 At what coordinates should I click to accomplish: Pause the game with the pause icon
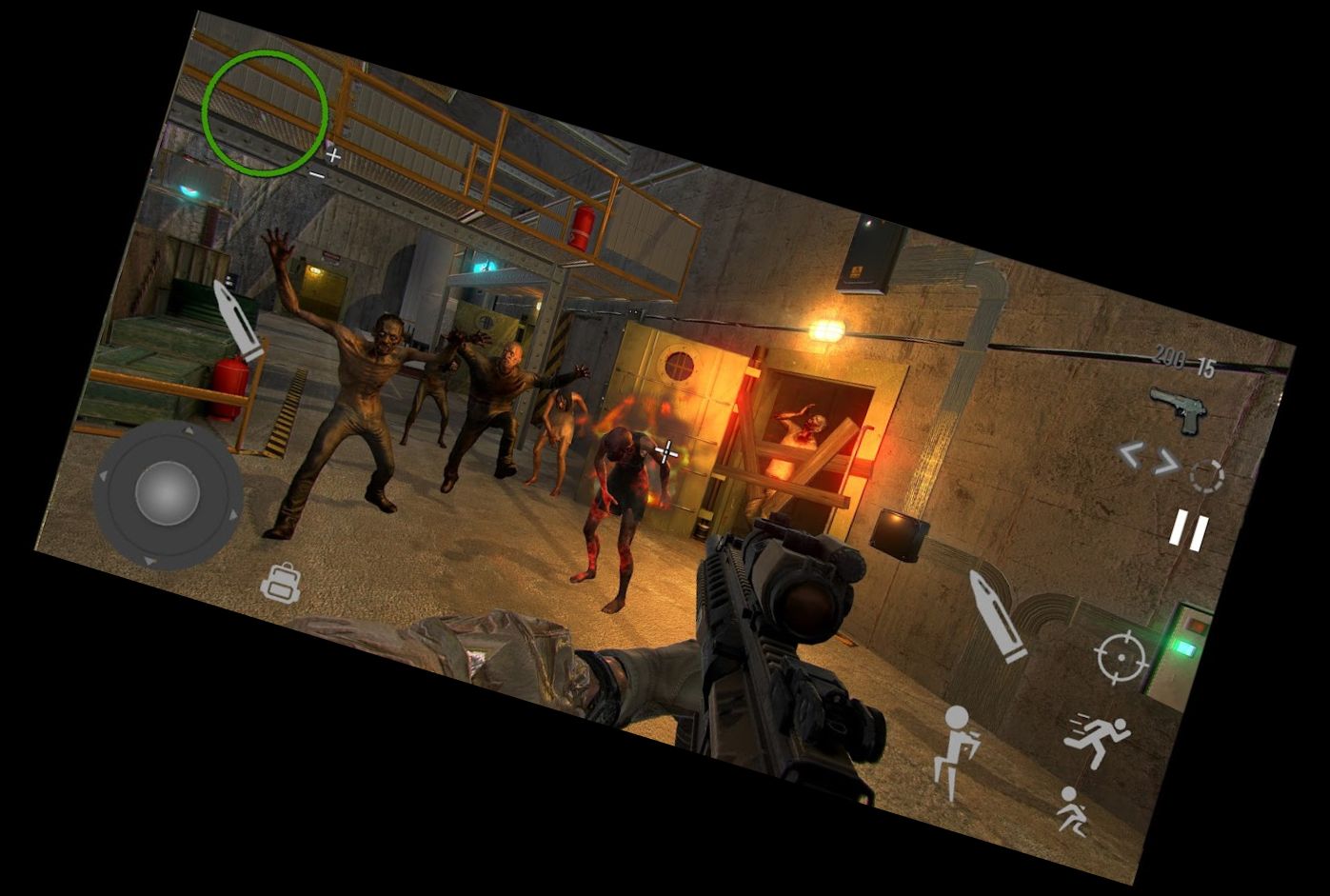1188,530
